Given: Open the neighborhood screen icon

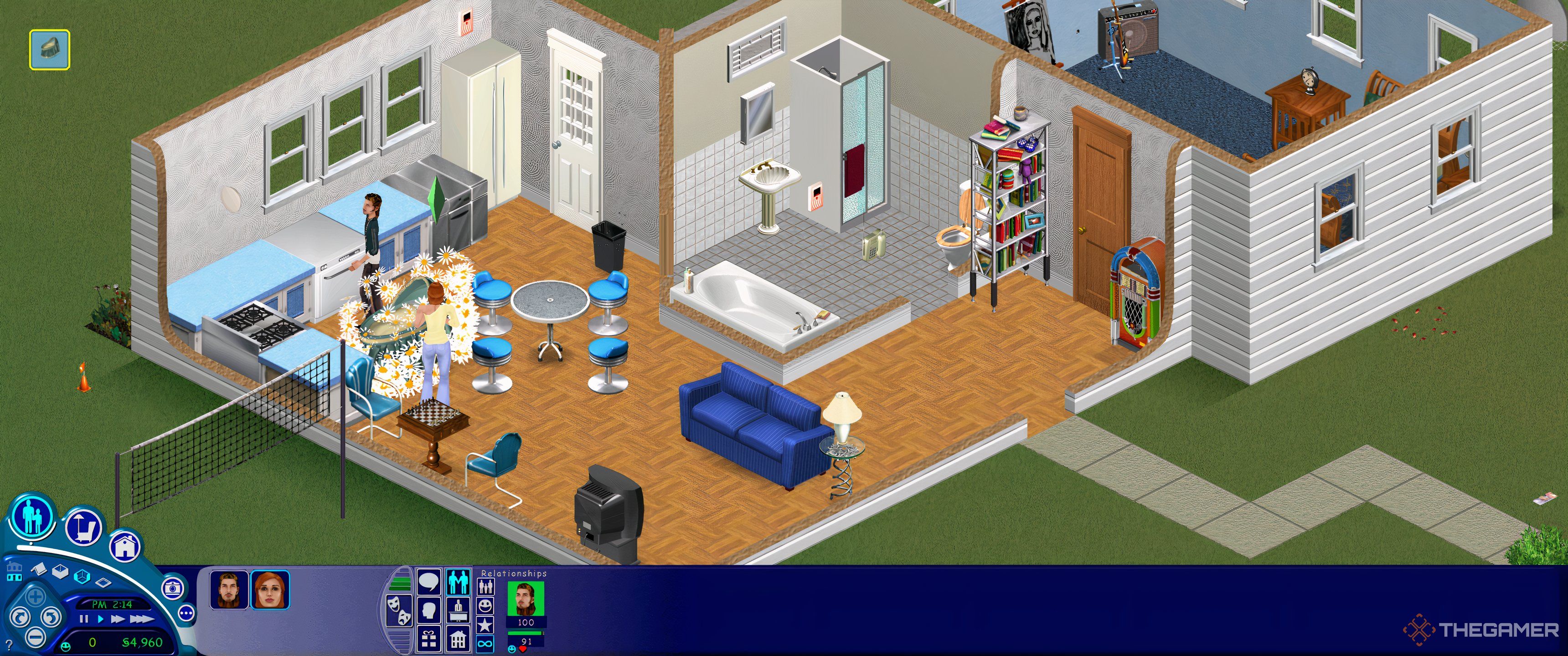Looking at the screenshot, I should coord(14,570).
